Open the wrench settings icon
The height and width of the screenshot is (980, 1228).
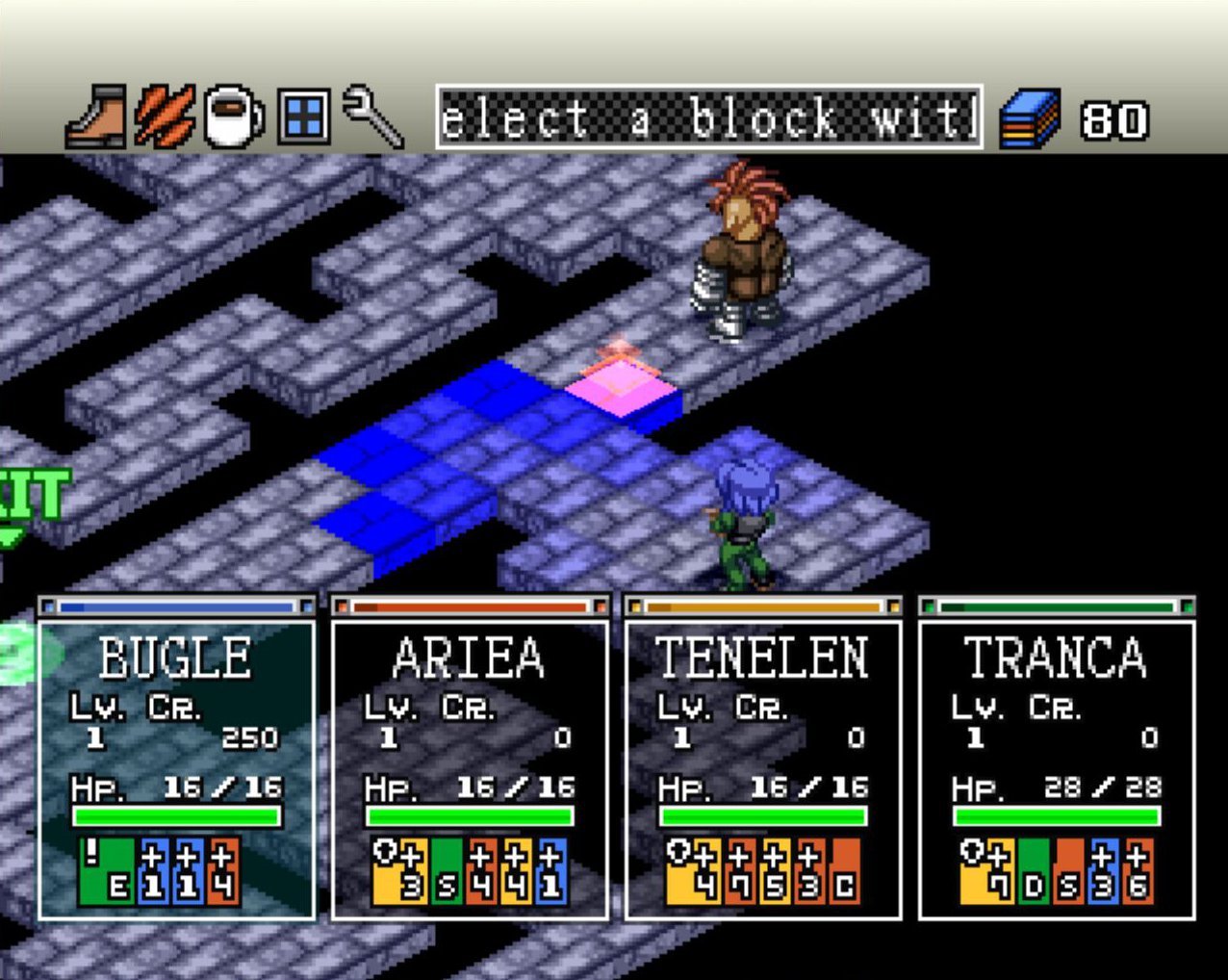(x=372, y=117)
